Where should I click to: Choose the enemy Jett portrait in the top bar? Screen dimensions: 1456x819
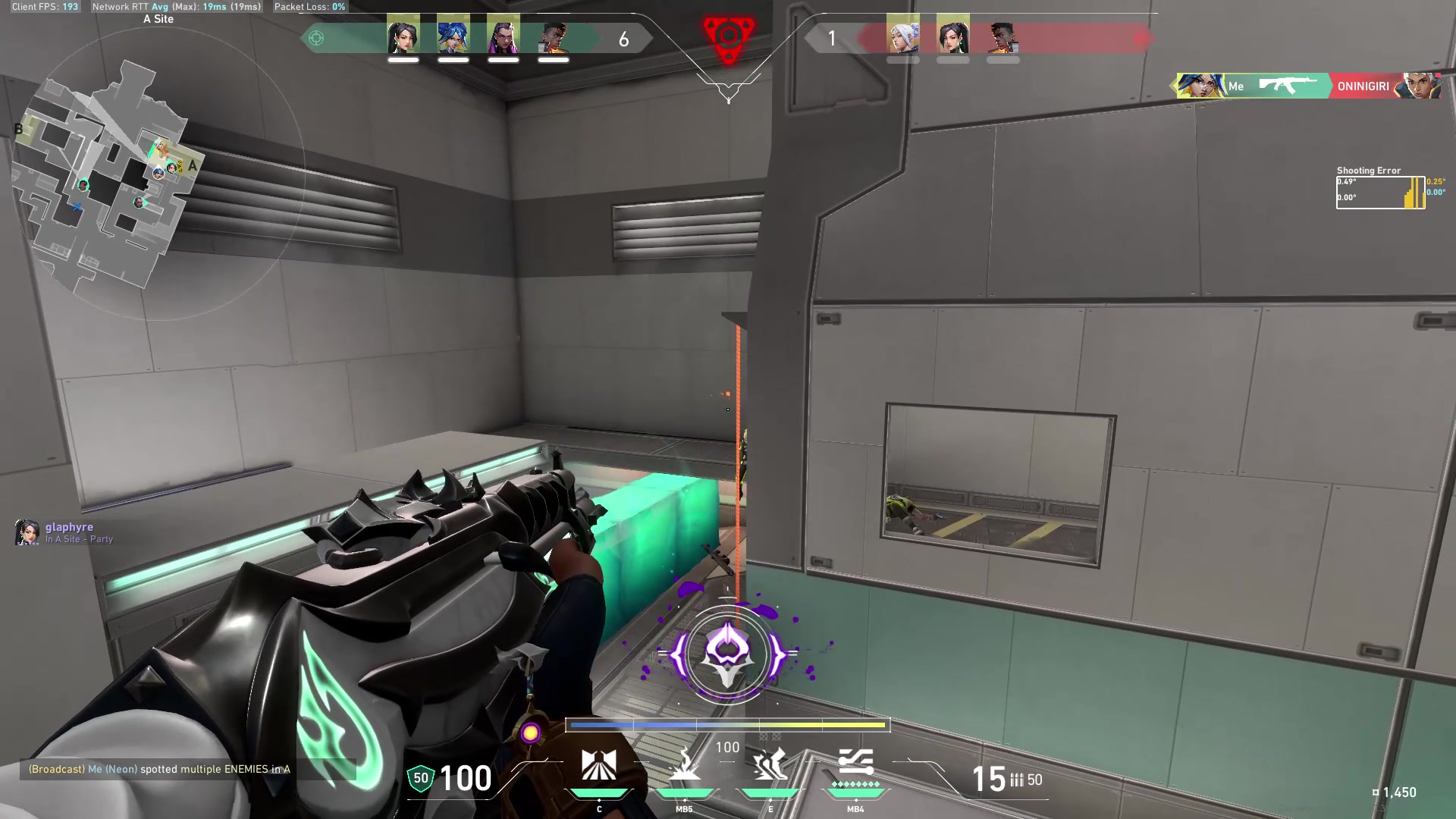tap(902, 36)
